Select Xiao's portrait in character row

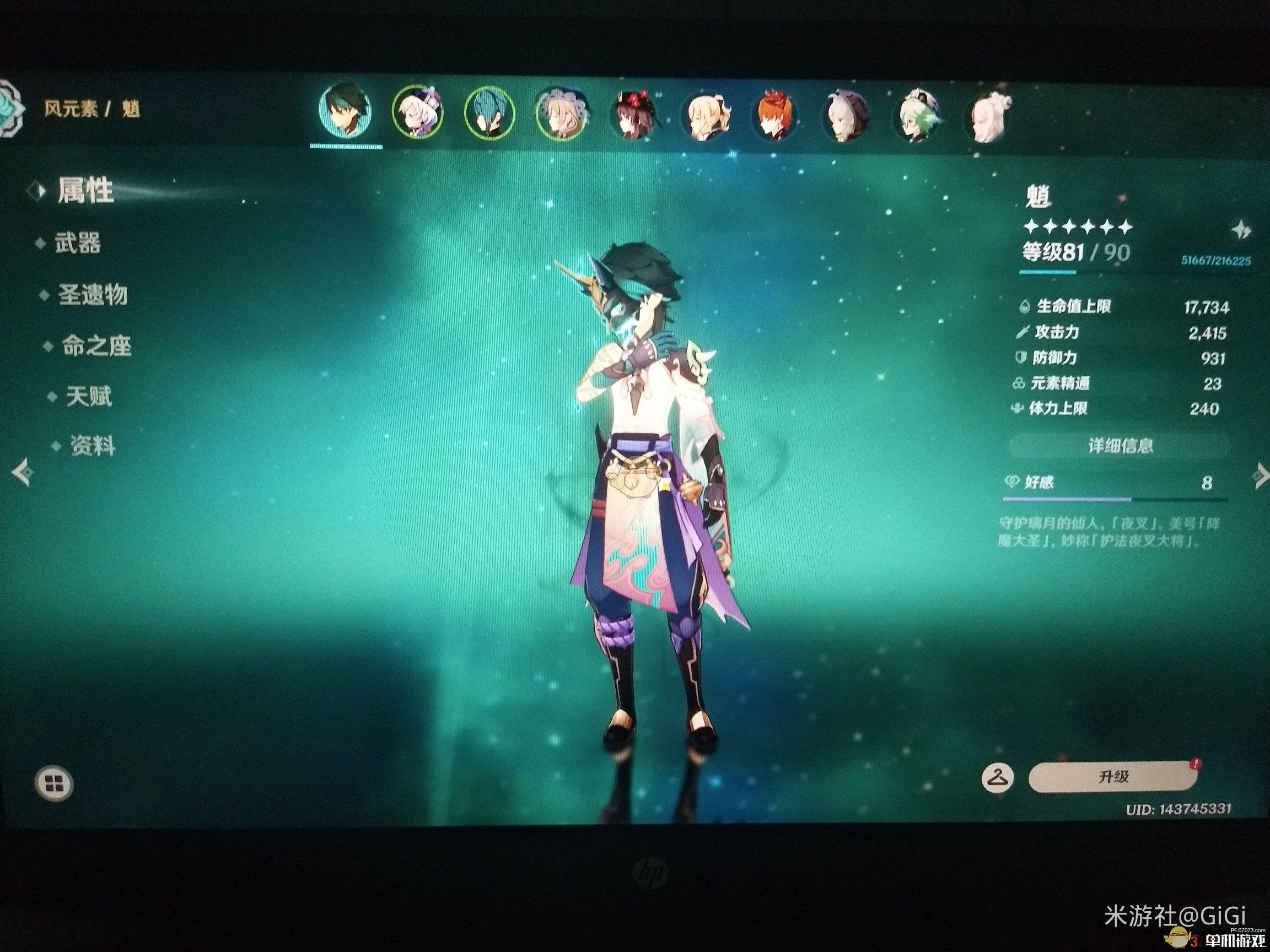345,112
